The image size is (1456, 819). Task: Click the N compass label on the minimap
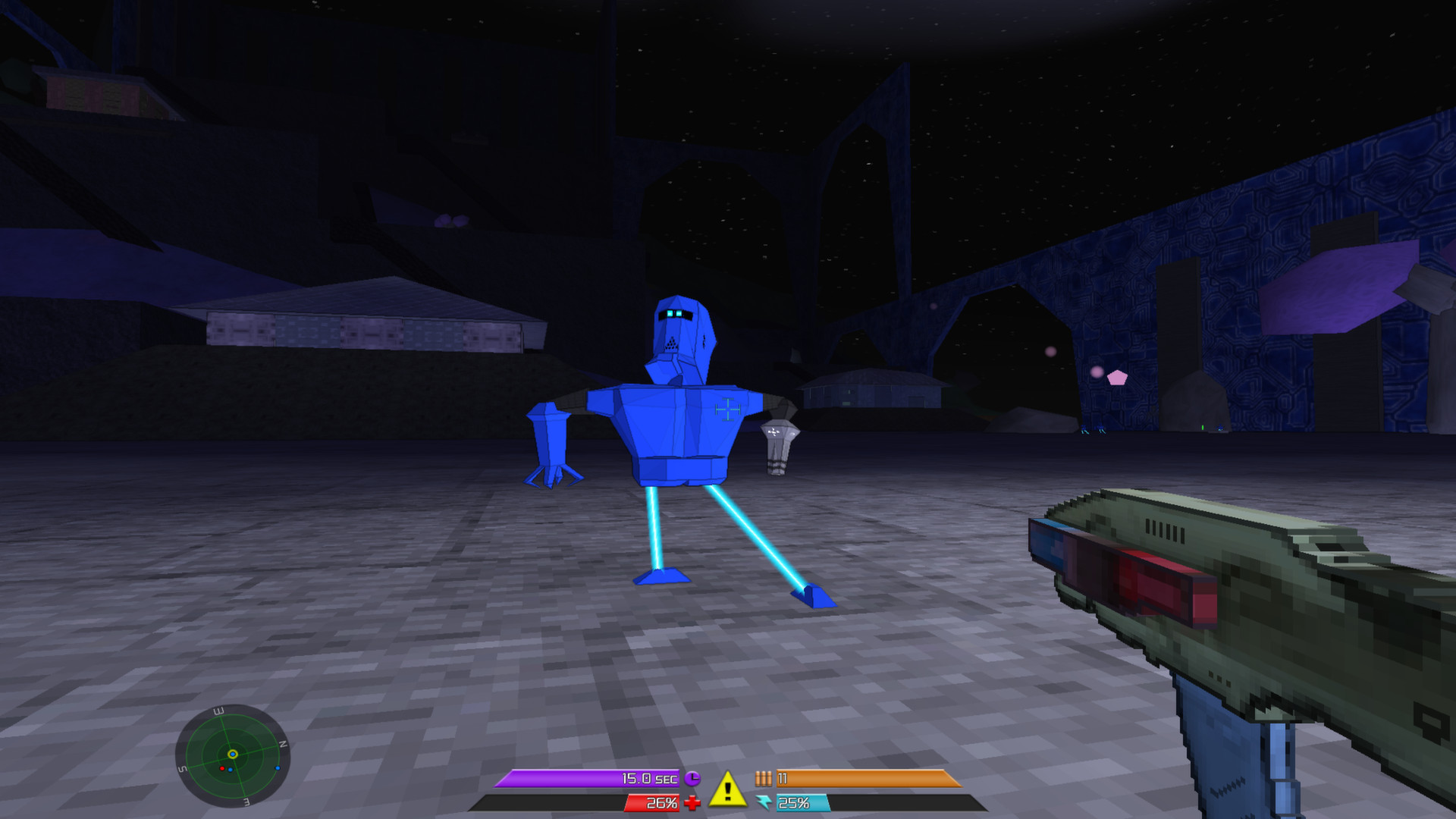tap(284, 744)
